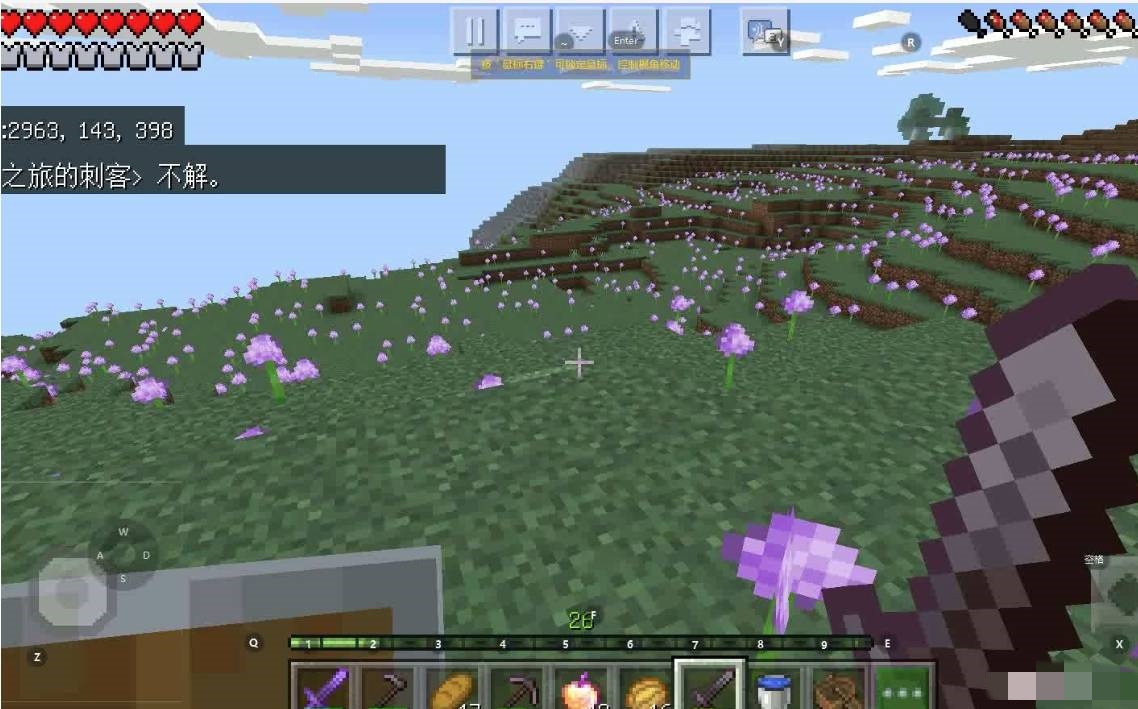The image size is (1138, 709).
Task: Select the bread hotbar slot
Action: pos(452,687)
